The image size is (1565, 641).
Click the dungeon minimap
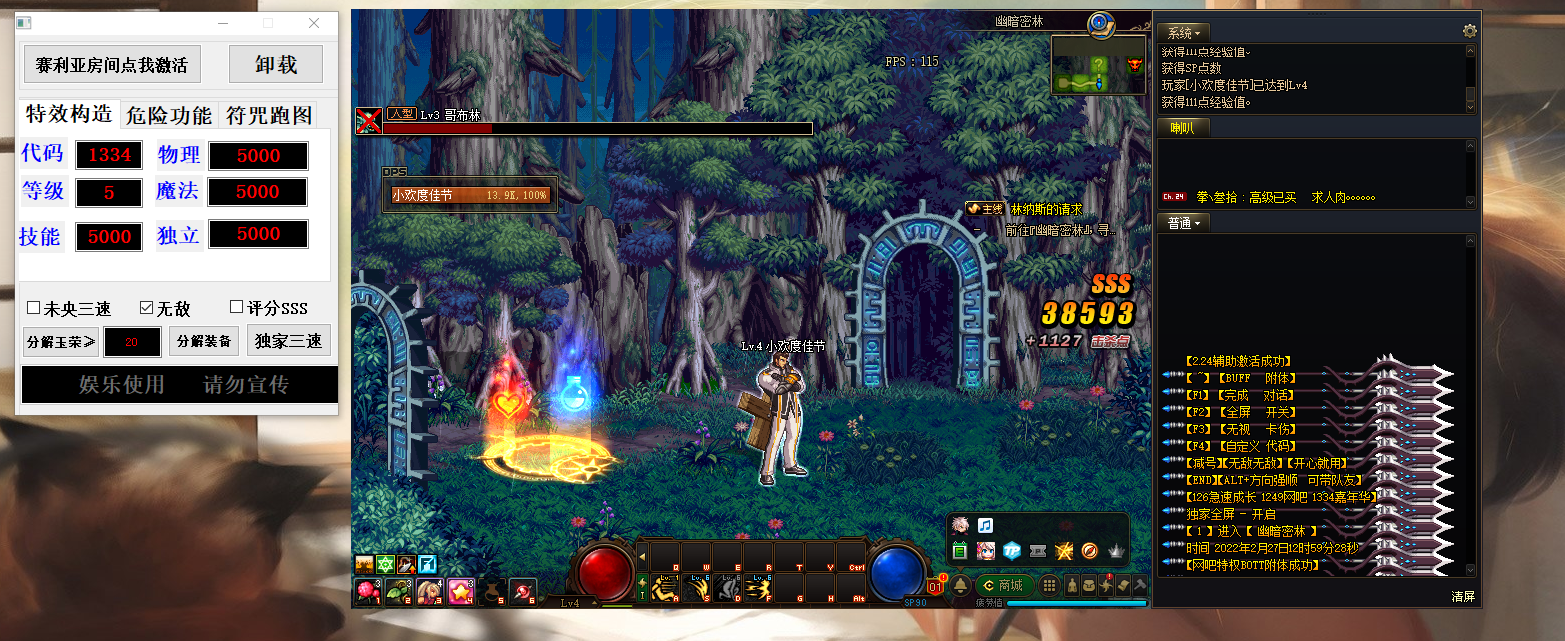1098,66
